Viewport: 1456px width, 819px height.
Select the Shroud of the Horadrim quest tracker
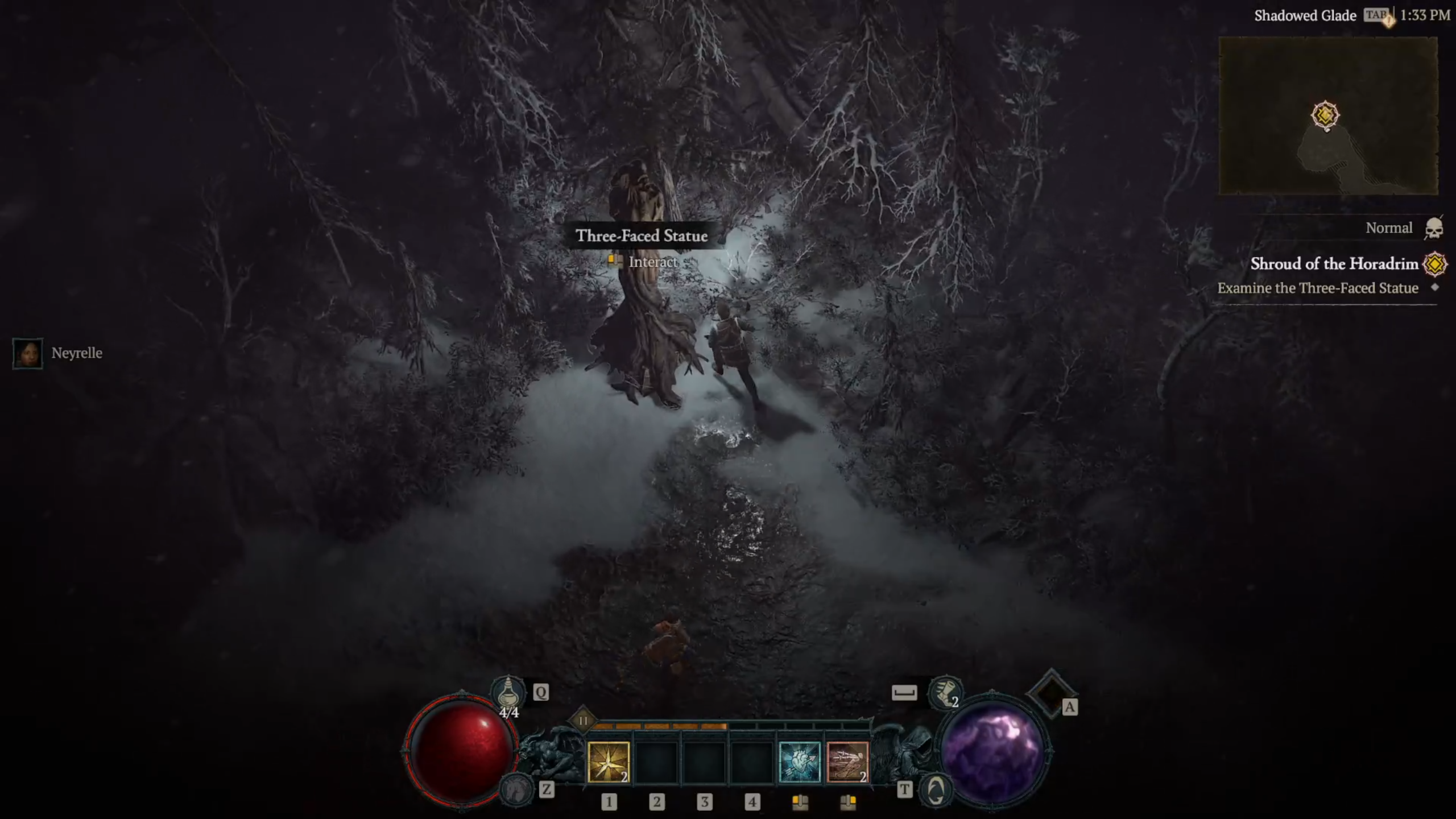[1334, 264]
